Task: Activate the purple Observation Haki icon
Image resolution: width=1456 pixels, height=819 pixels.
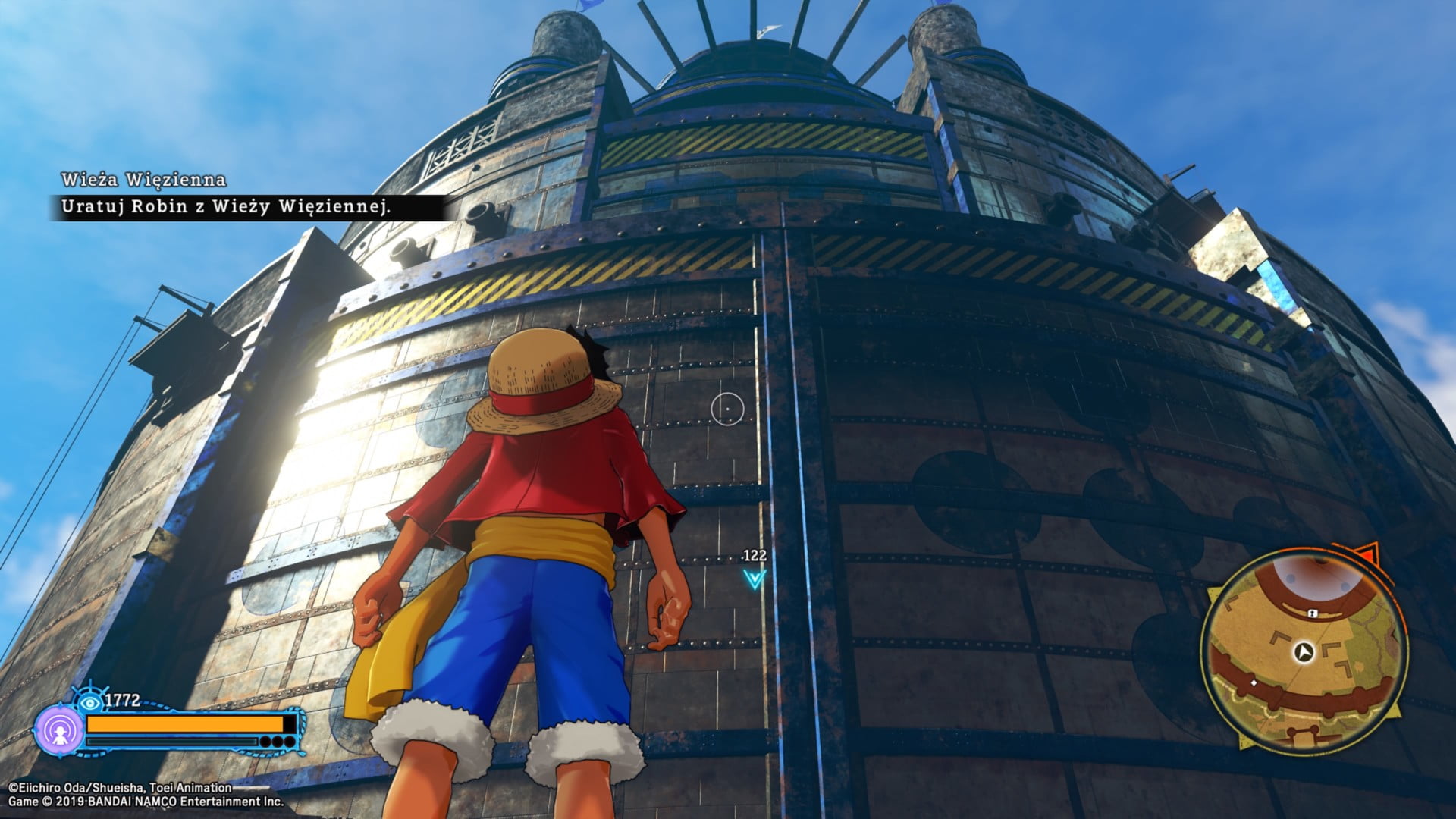Action: pos(59,730)
